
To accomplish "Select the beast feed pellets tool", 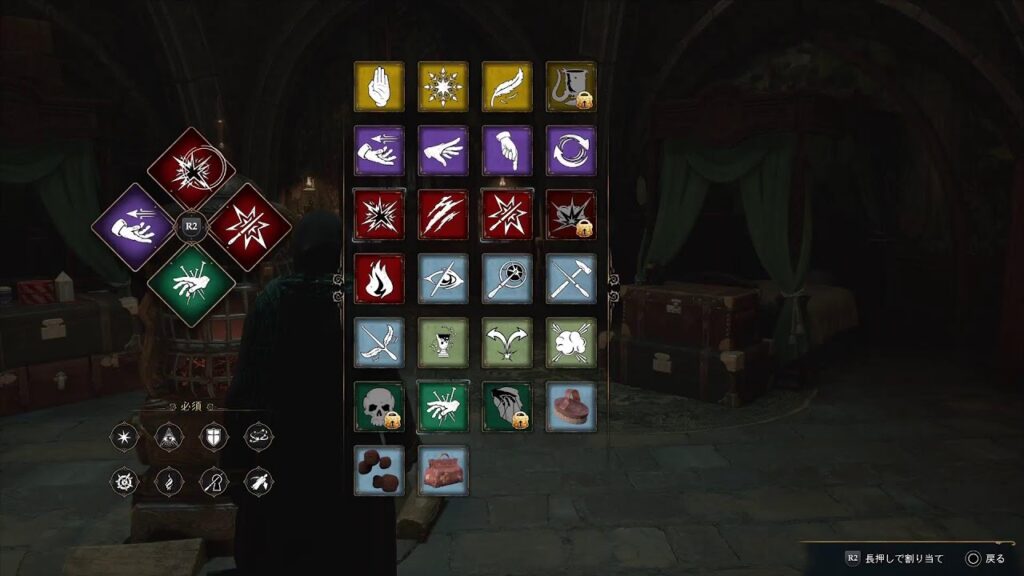I will [379, 471].
